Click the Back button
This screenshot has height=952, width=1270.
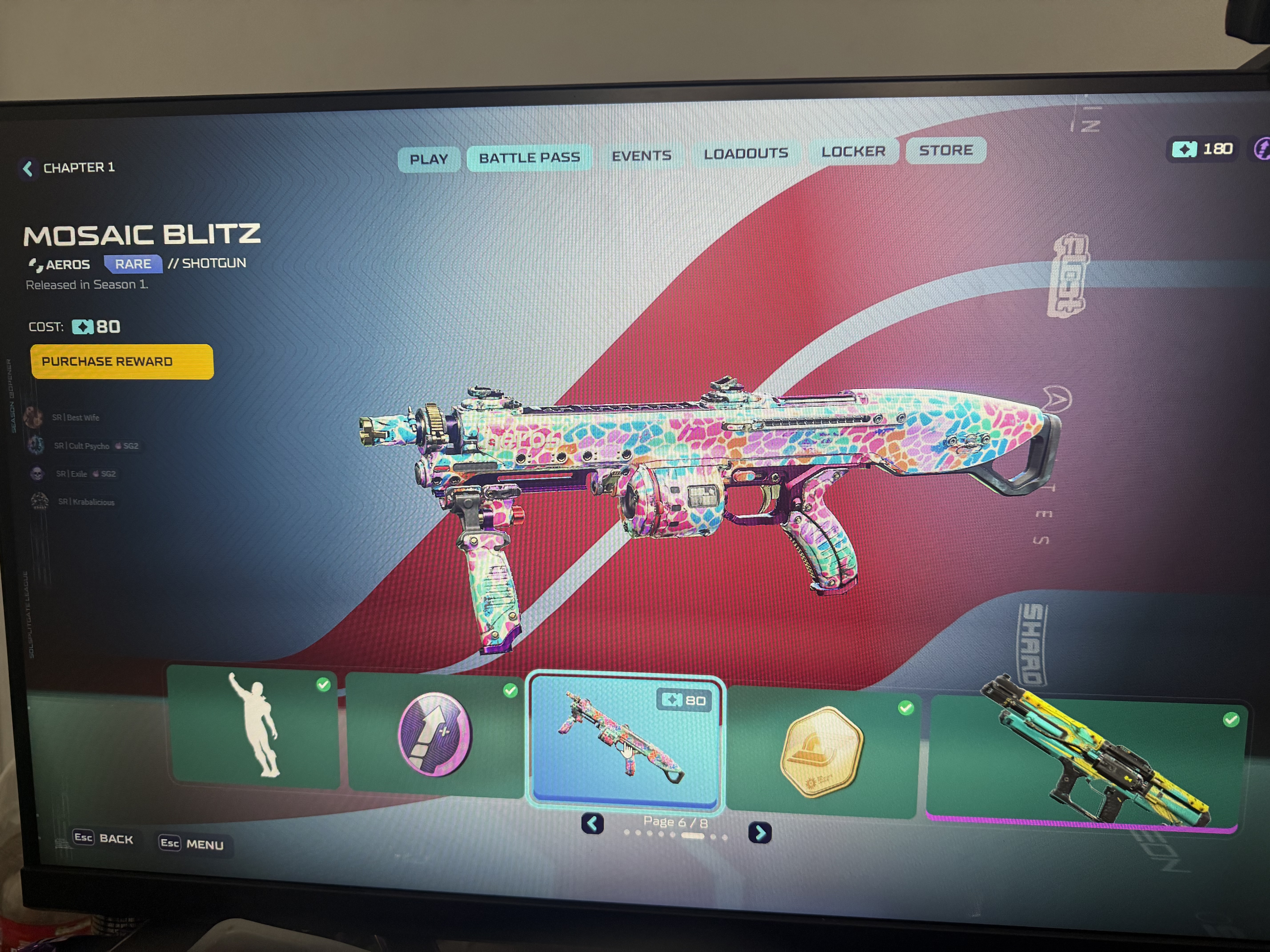[103, 838]
